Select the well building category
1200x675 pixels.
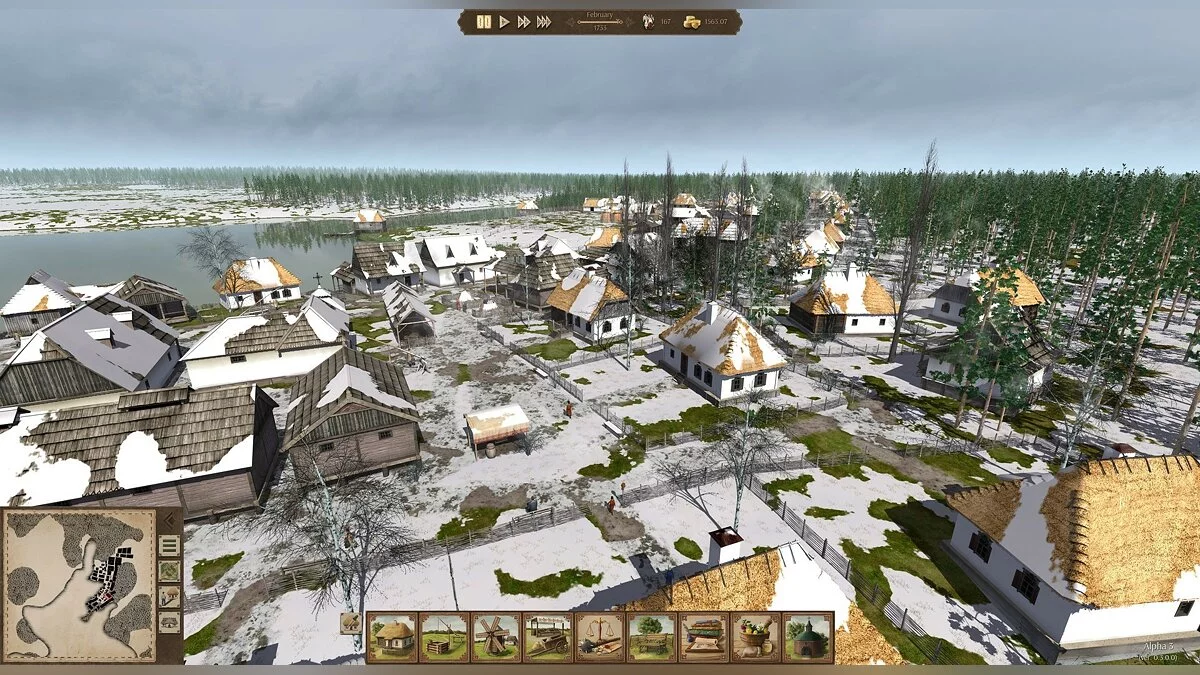coord(444,637)
